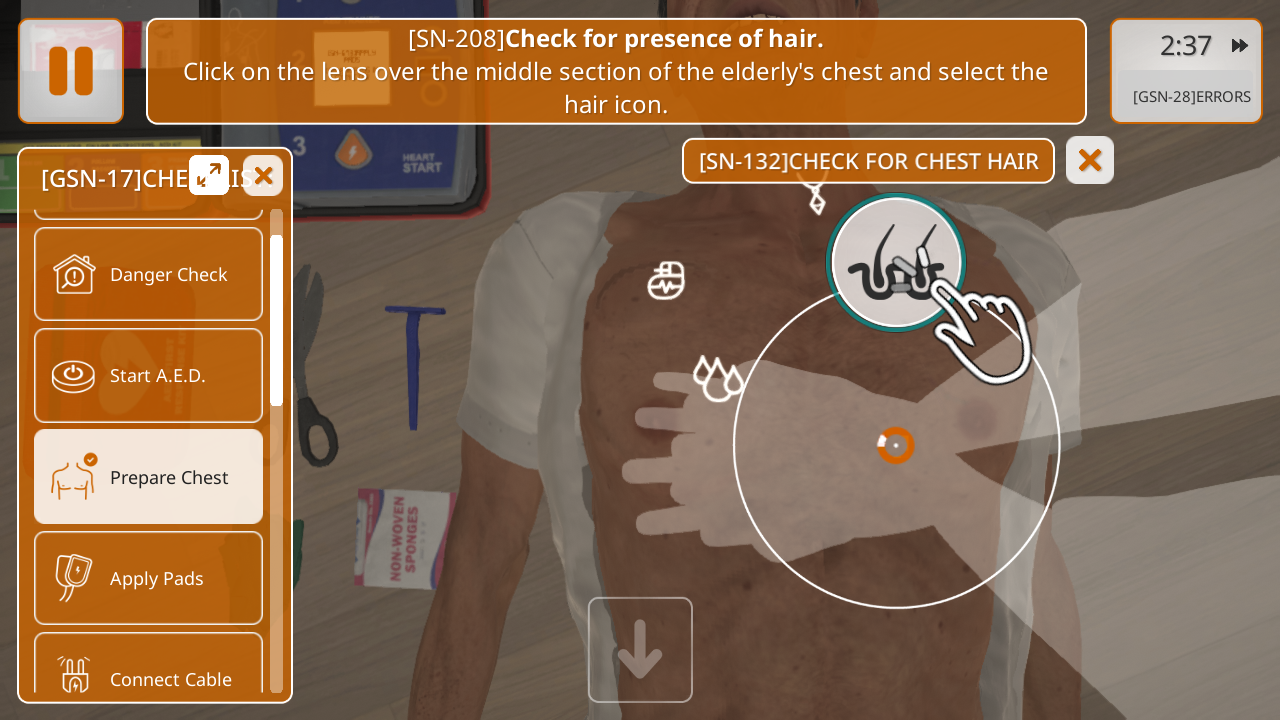Screen dimensions: 1280x720
Task: Select the Apply Pads checklist step
Action: [x=149, y=578]
